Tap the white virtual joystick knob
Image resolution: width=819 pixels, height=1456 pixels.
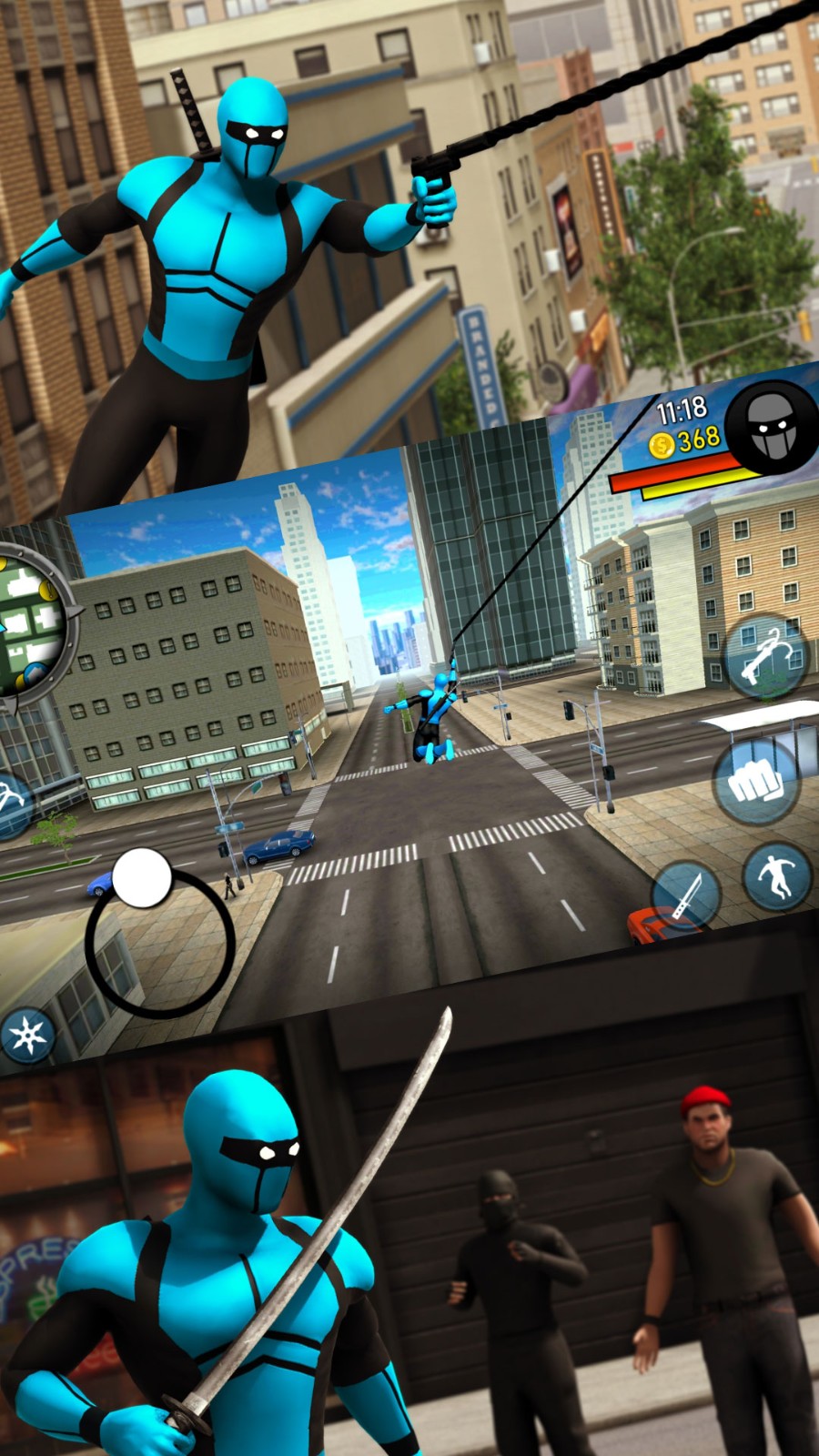click(x=142, y=878)
